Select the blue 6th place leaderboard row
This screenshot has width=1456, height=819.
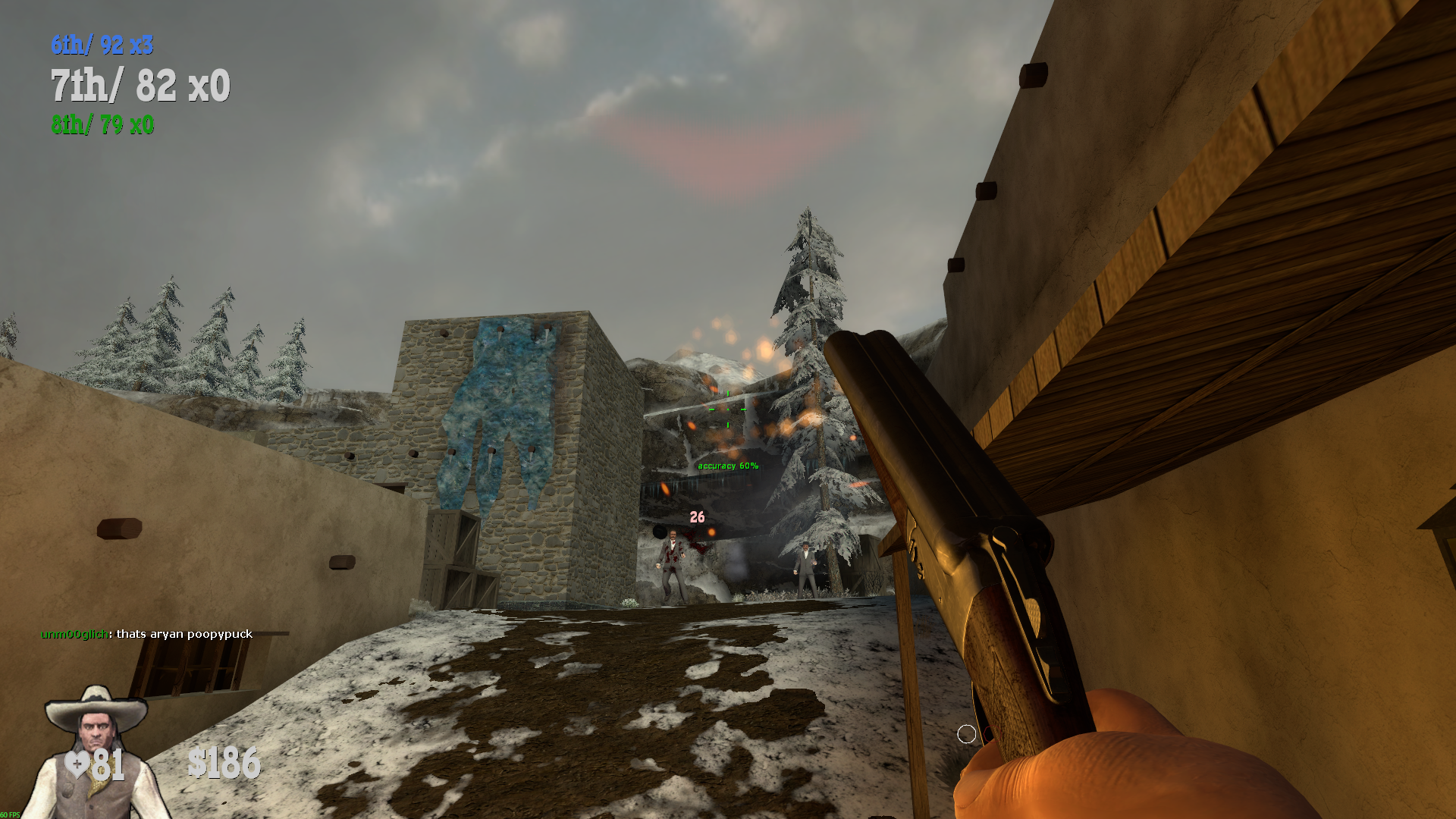point(102,45)
